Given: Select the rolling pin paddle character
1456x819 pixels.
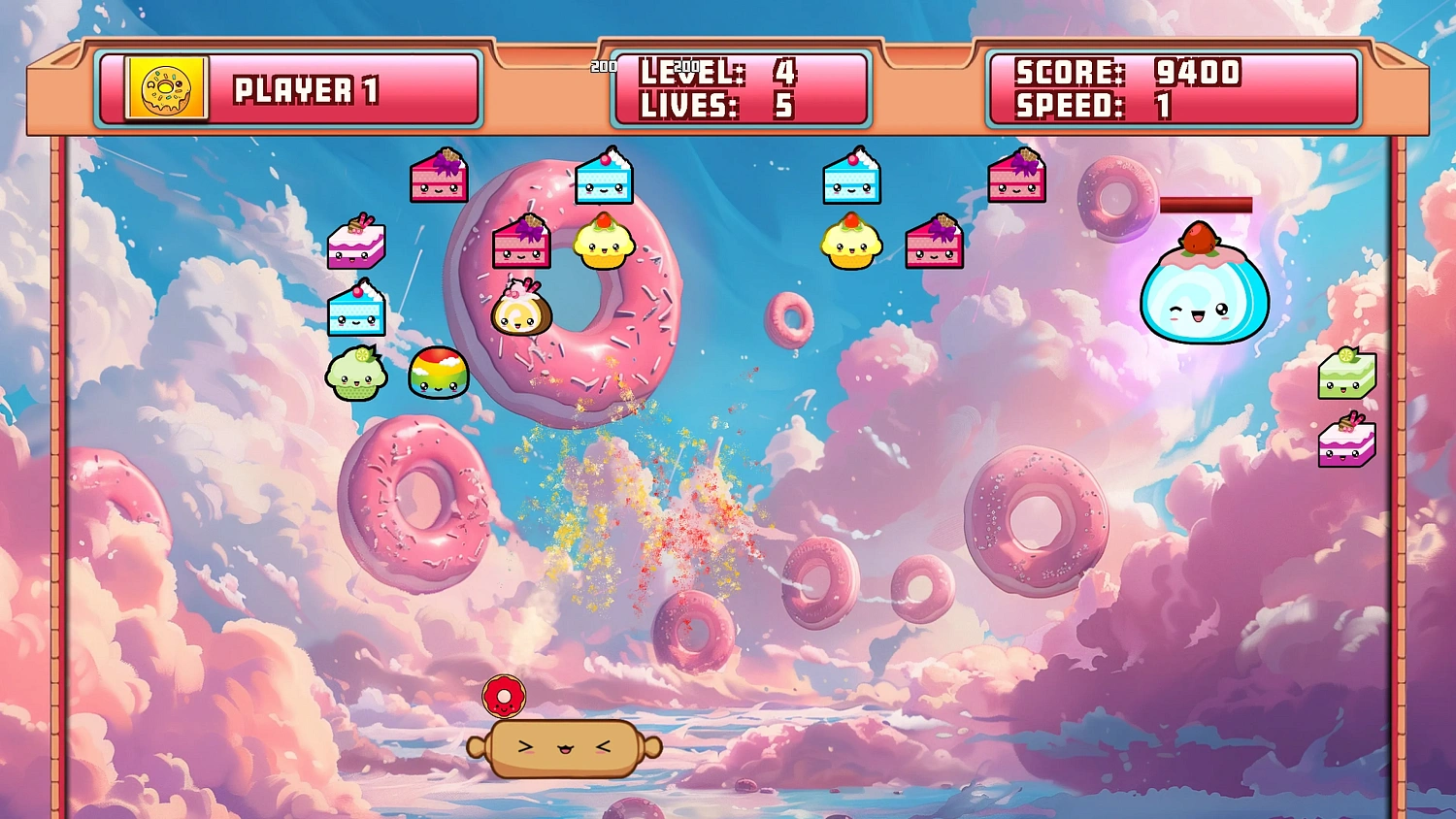Looking at the screenshot, I should [x=563, y=749].
